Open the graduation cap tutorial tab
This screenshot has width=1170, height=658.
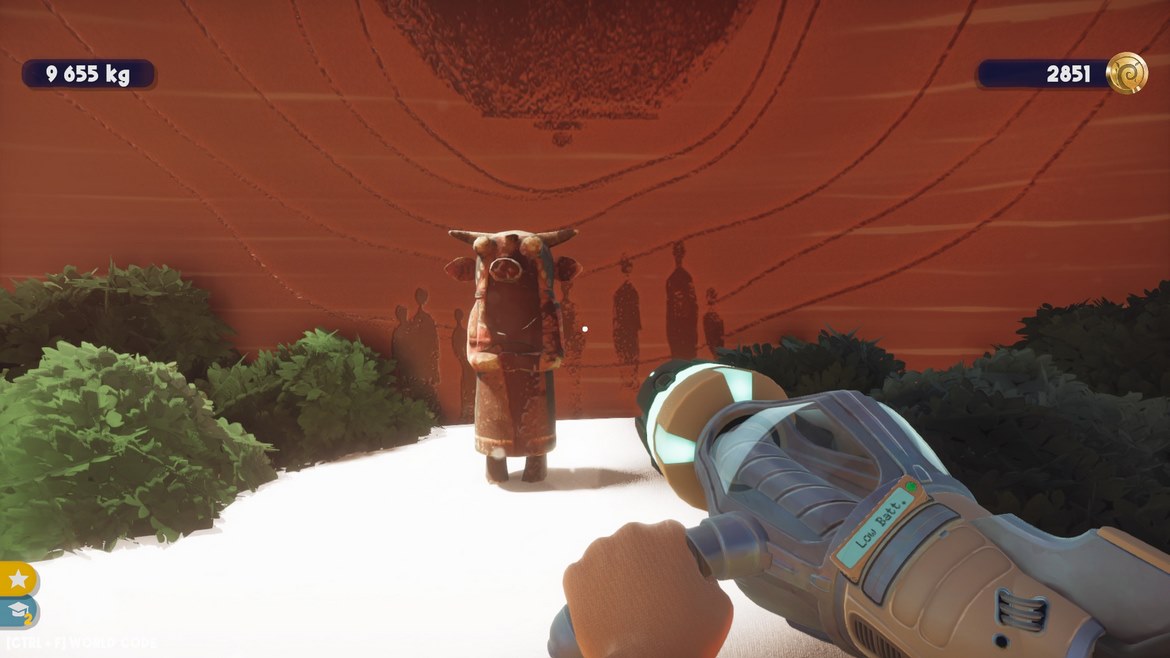[x=18, y=612]
